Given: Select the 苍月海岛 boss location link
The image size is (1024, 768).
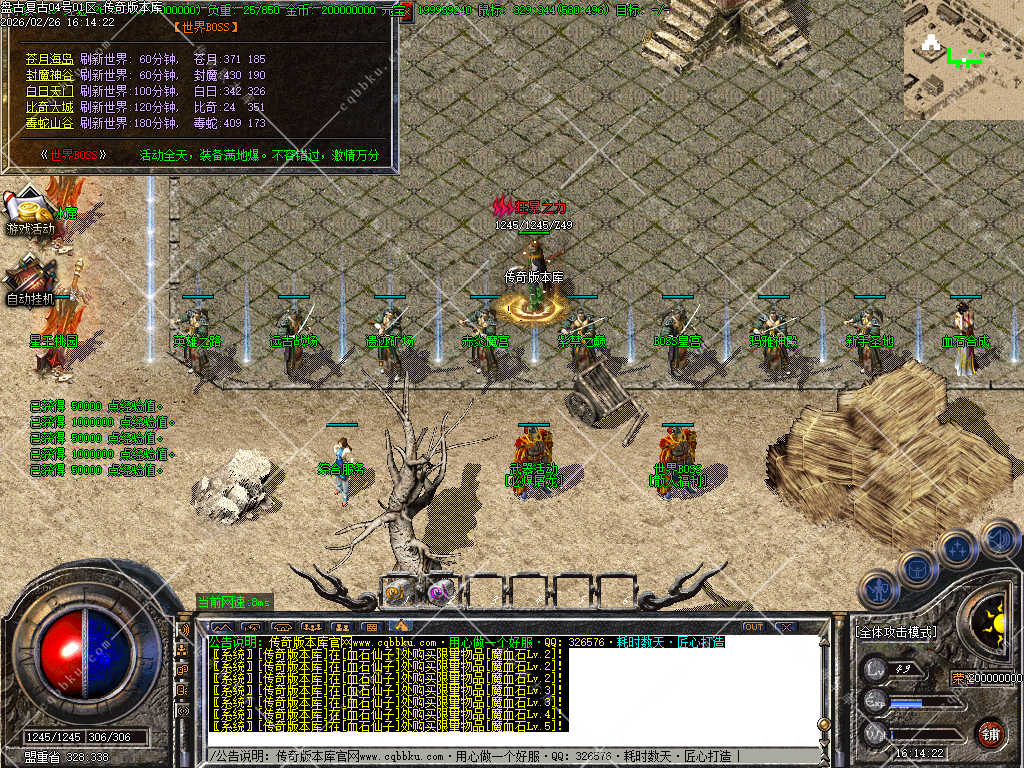Looking at the screenshot, I should click(50, 59).
